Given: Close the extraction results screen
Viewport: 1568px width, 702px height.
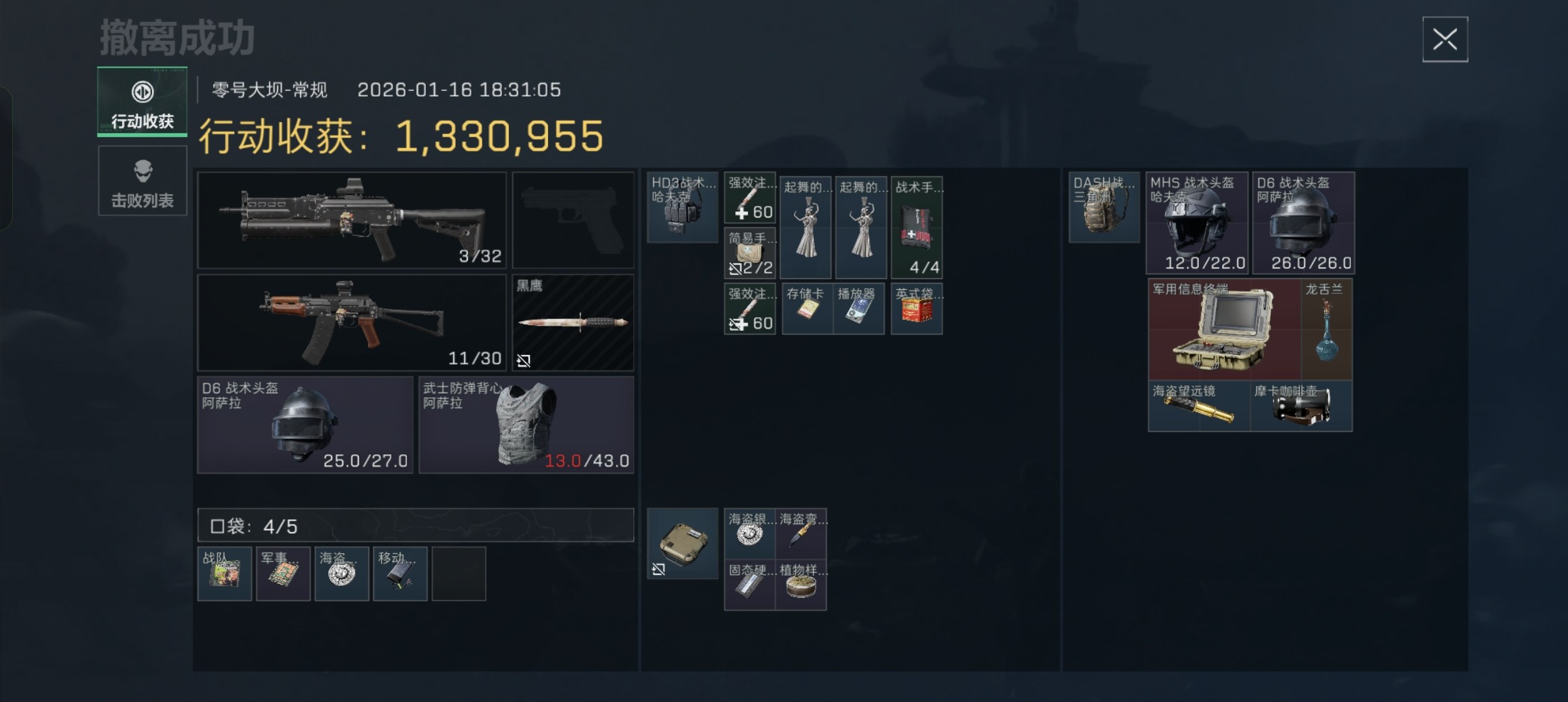Looking at the screenshot, I should [1444, 40].
